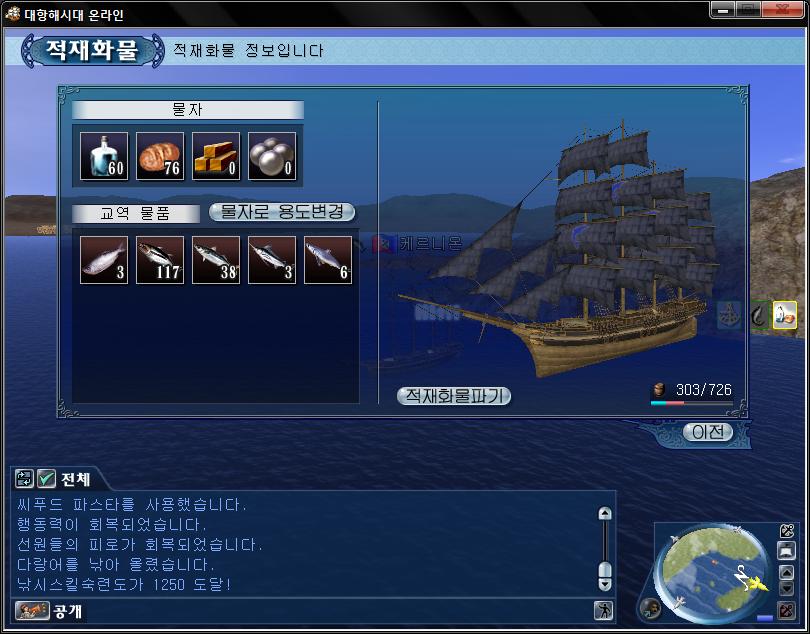Click the chat log scroll-down arrow
This screenshot has height=634, width=810.
[x=604, y=585]
